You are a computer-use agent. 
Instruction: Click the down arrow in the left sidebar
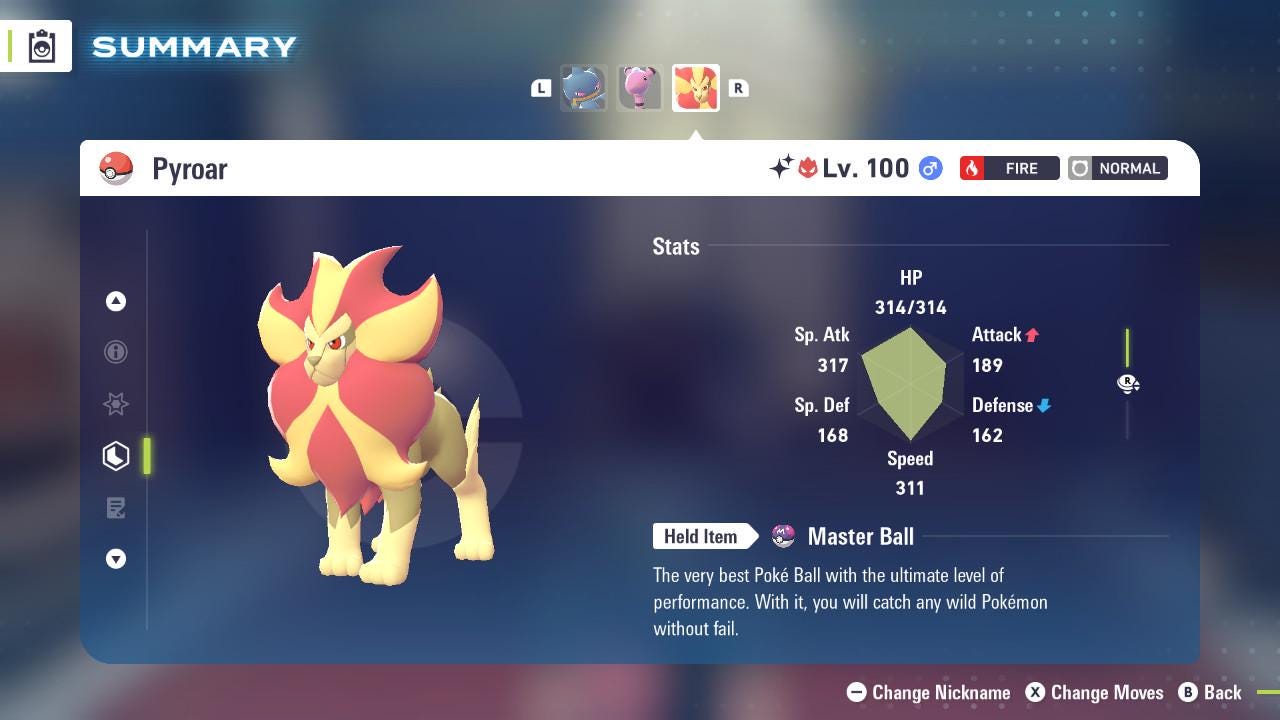point(116,559)
